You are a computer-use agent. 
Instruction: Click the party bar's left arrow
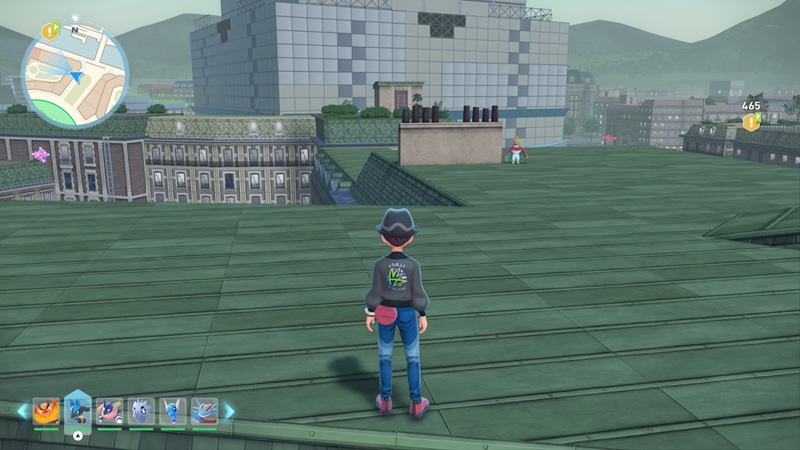pos(22,411)
